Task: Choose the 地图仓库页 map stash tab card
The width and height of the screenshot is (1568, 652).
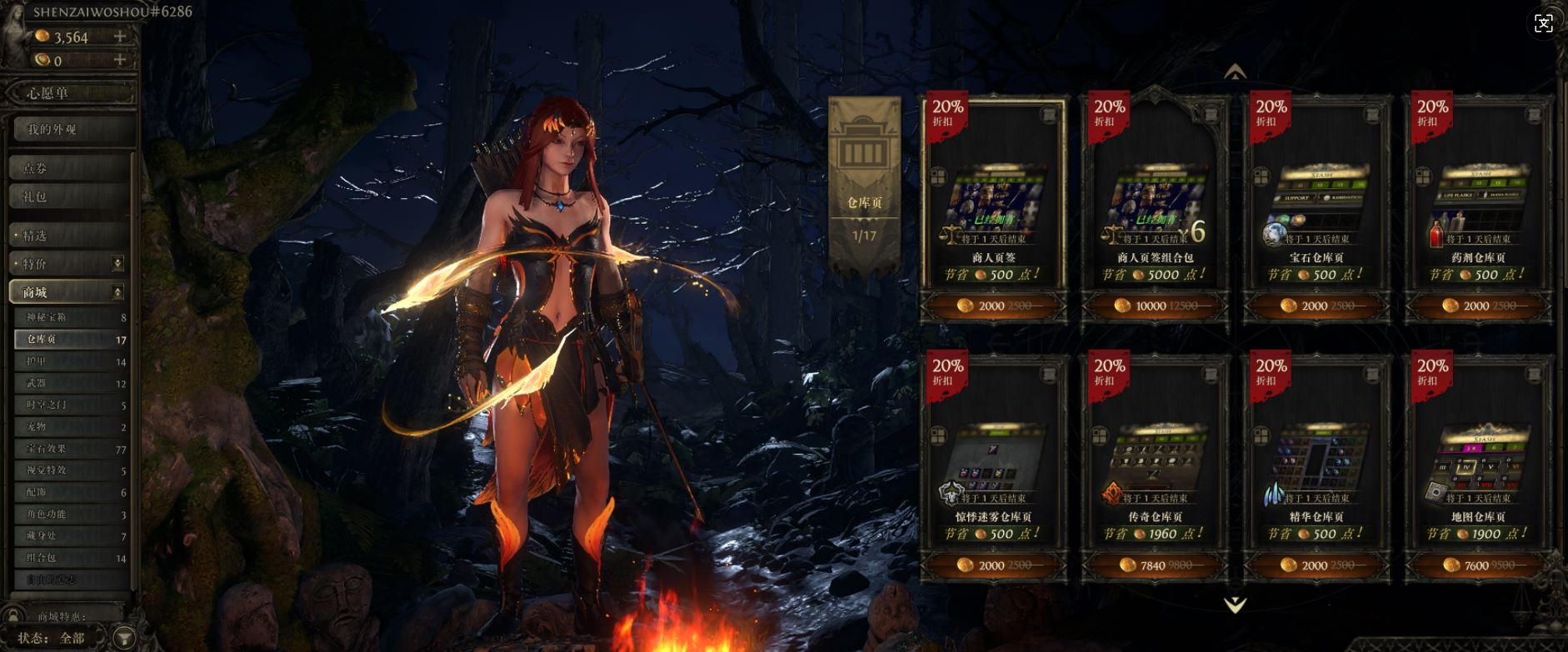Action: point(1478,458)
